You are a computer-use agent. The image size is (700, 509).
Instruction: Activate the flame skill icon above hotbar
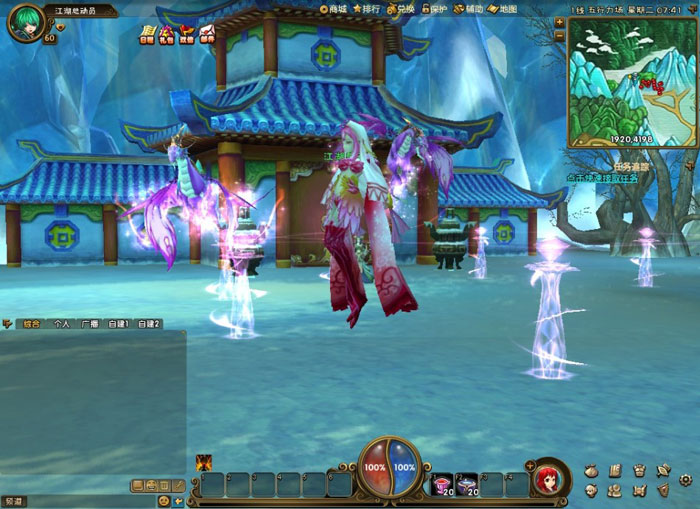(x=204, y=462)
